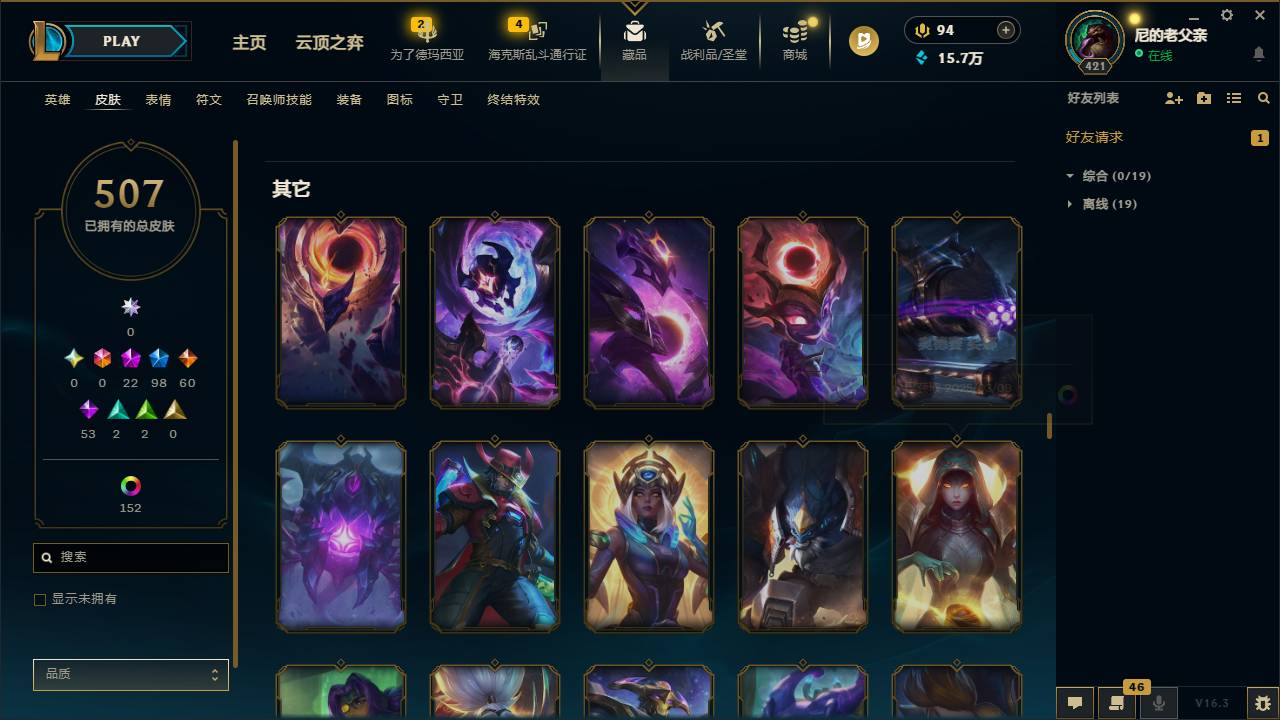Viewport: 1280px width, 720px height.
Task: Click the search icon in the friends panel
Action: (x=1264, y=98)
